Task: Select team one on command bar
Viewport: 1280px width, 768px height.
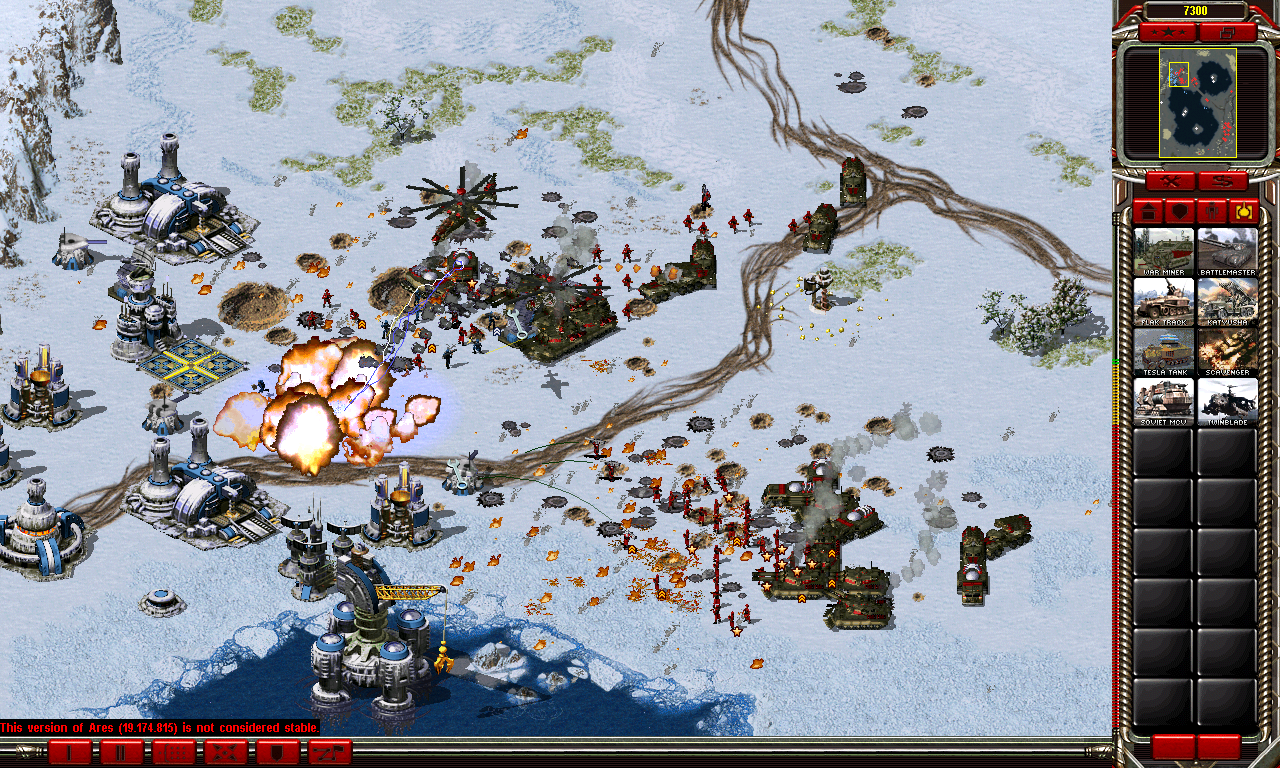Action: pyautogui.click(x=70, y=753)
